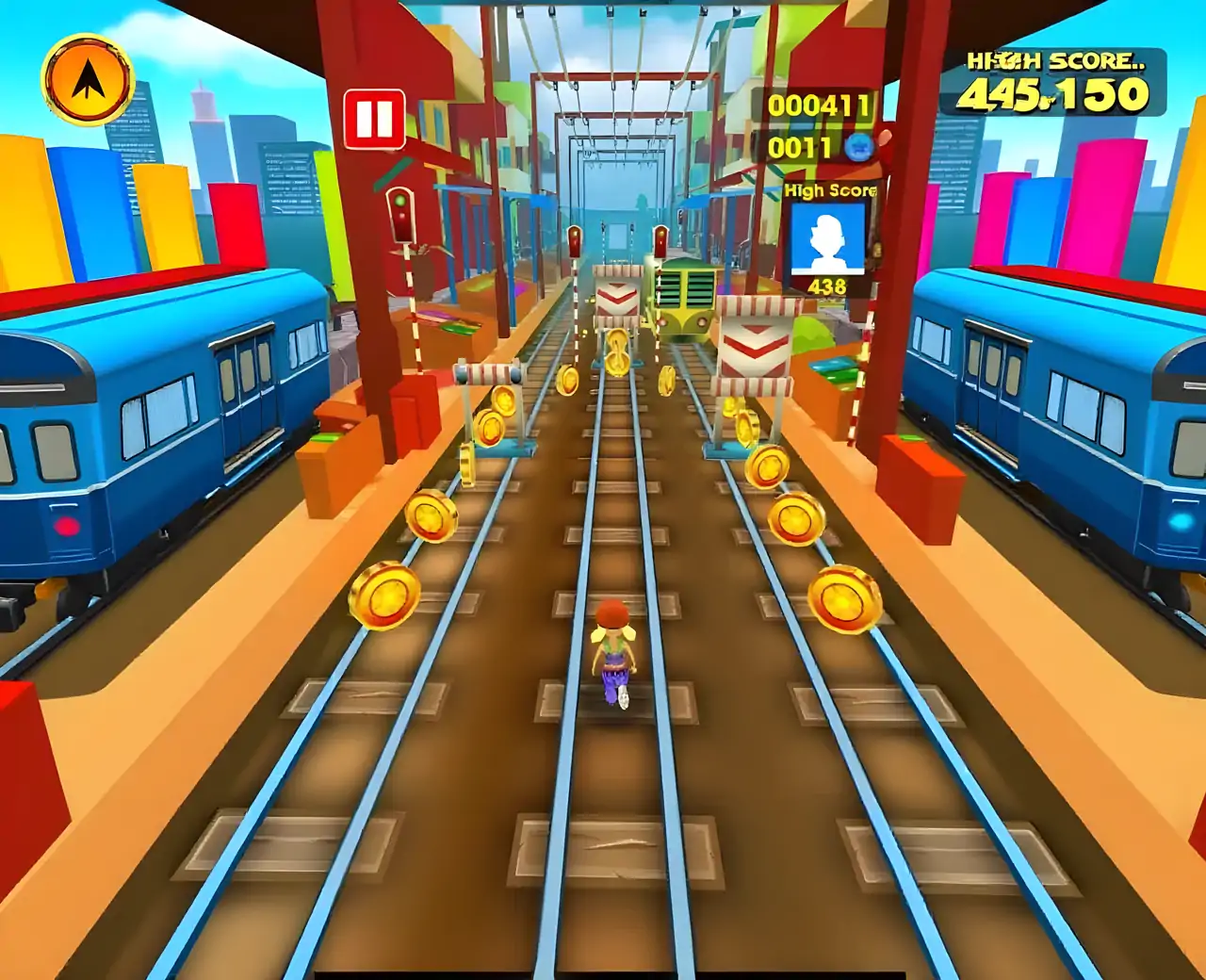This screenshot has width=1206, height=980.
Task: Tap the orange arrow icon button
Action: pyautogui.click(x=88, y=82)
